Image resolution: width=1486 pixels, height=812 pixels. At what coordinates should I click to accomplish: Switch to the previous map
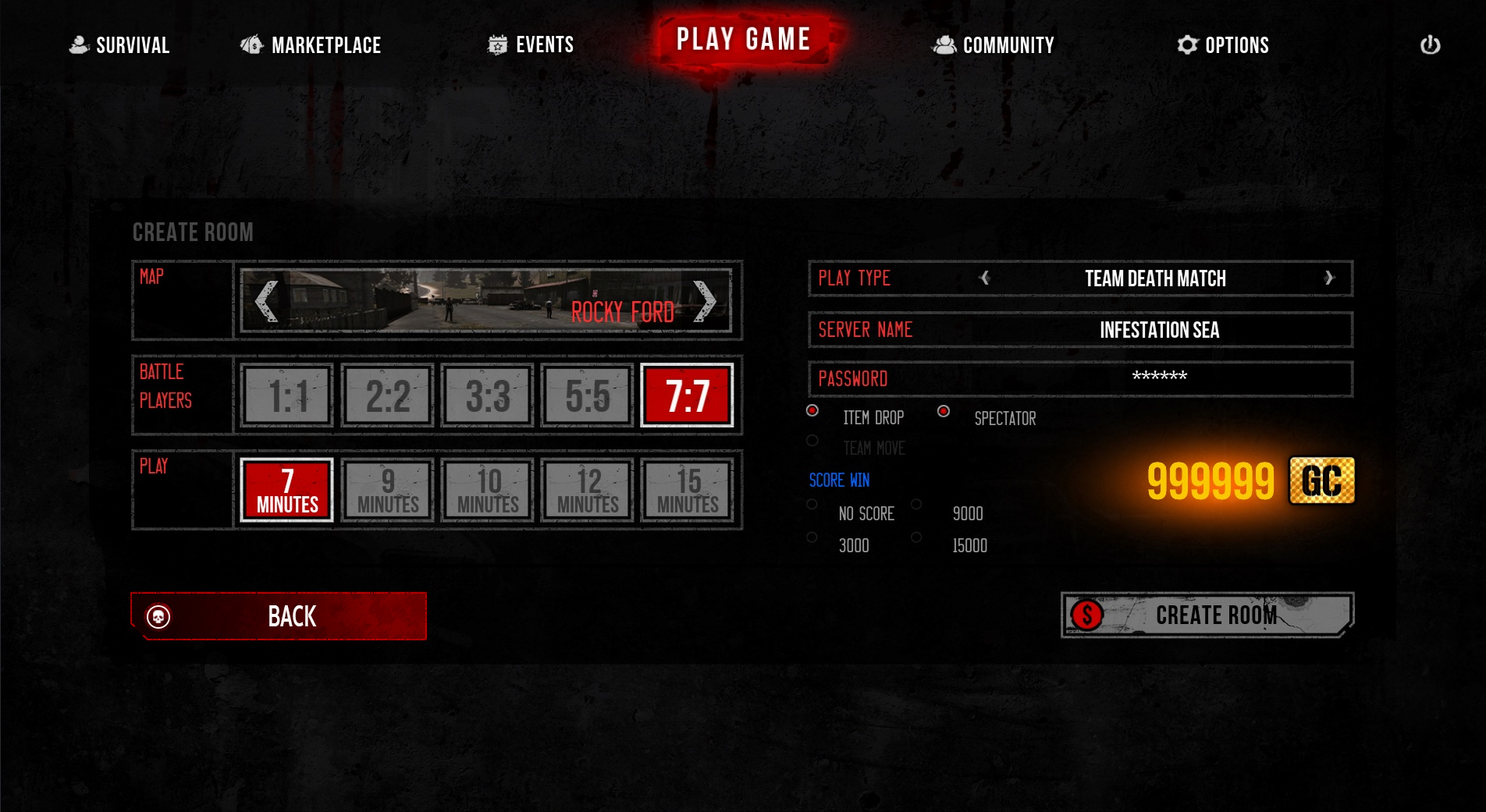267,301
